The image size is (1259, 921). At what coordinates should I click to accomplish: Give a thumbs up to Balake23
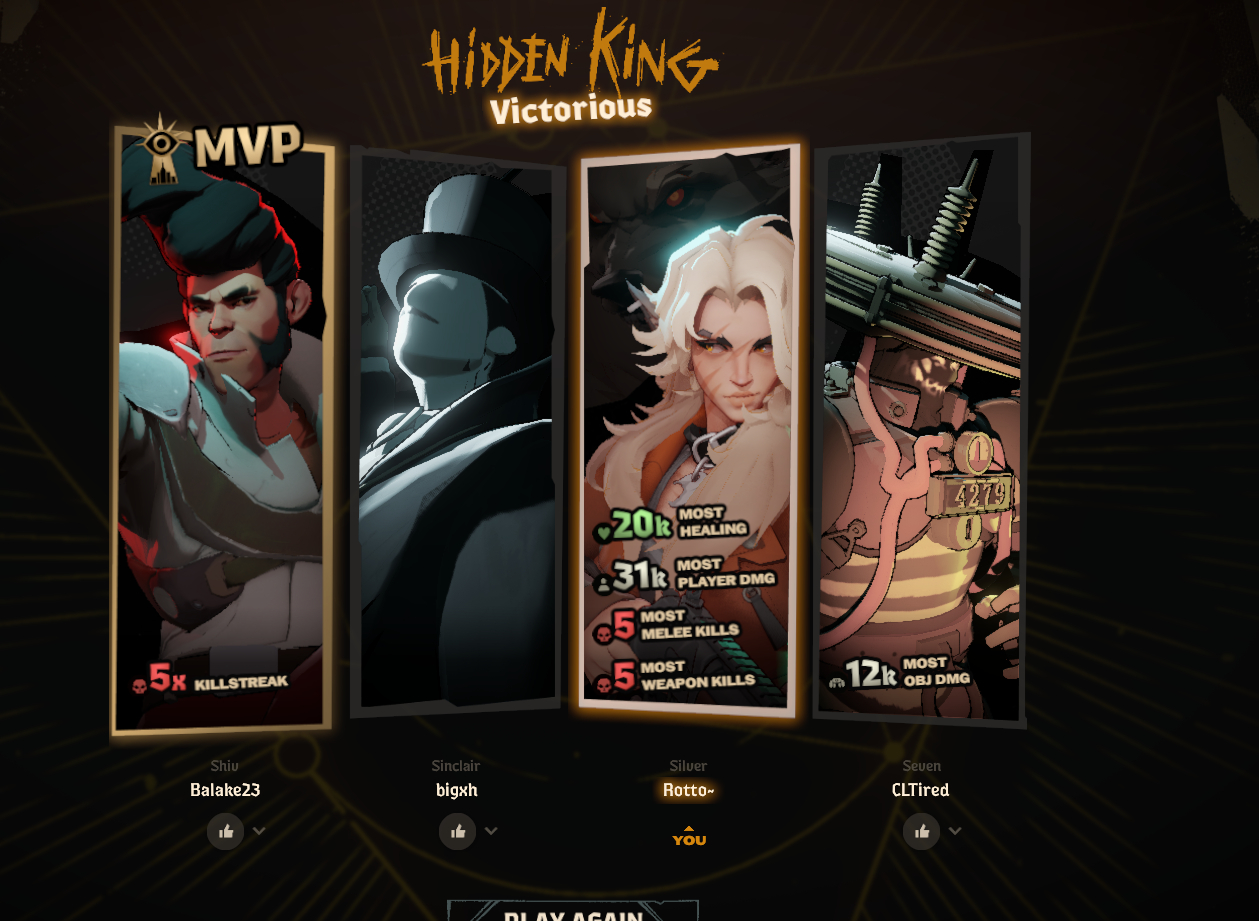click(226, 831)
